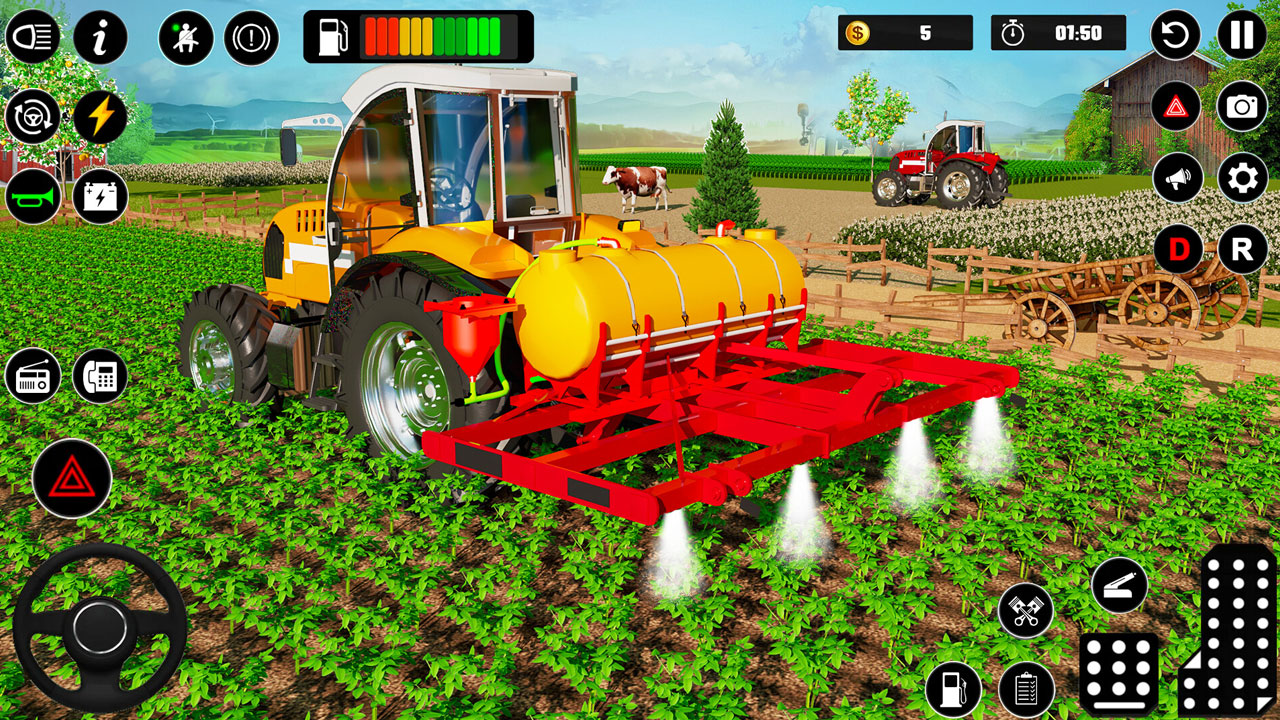Activate the hazard warning triangle icon
1280x720 pixels.
70,477
